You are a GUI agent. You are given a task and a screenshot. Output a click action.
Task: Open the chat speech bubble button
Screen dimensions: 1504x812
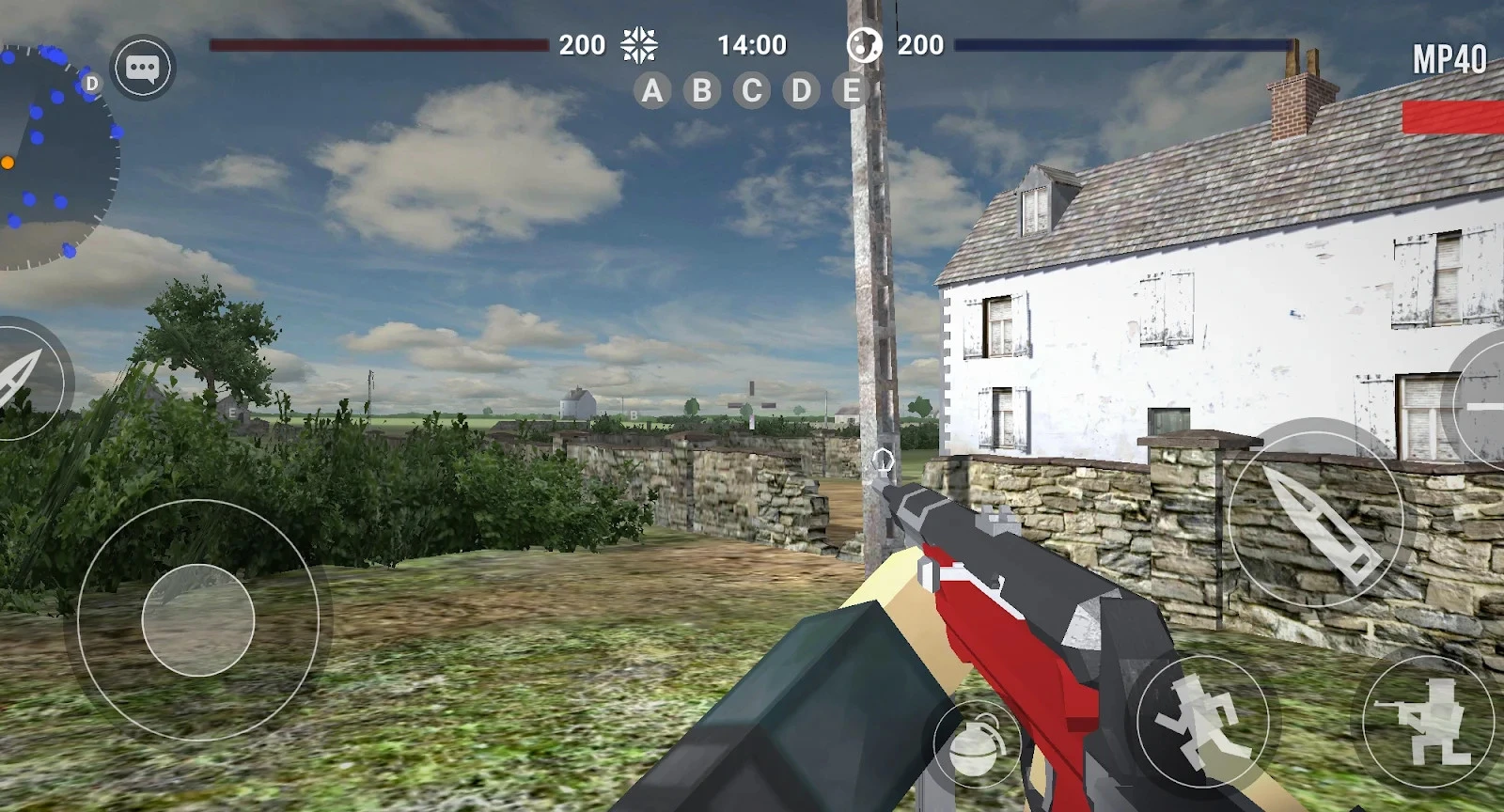tap(143, 68)
